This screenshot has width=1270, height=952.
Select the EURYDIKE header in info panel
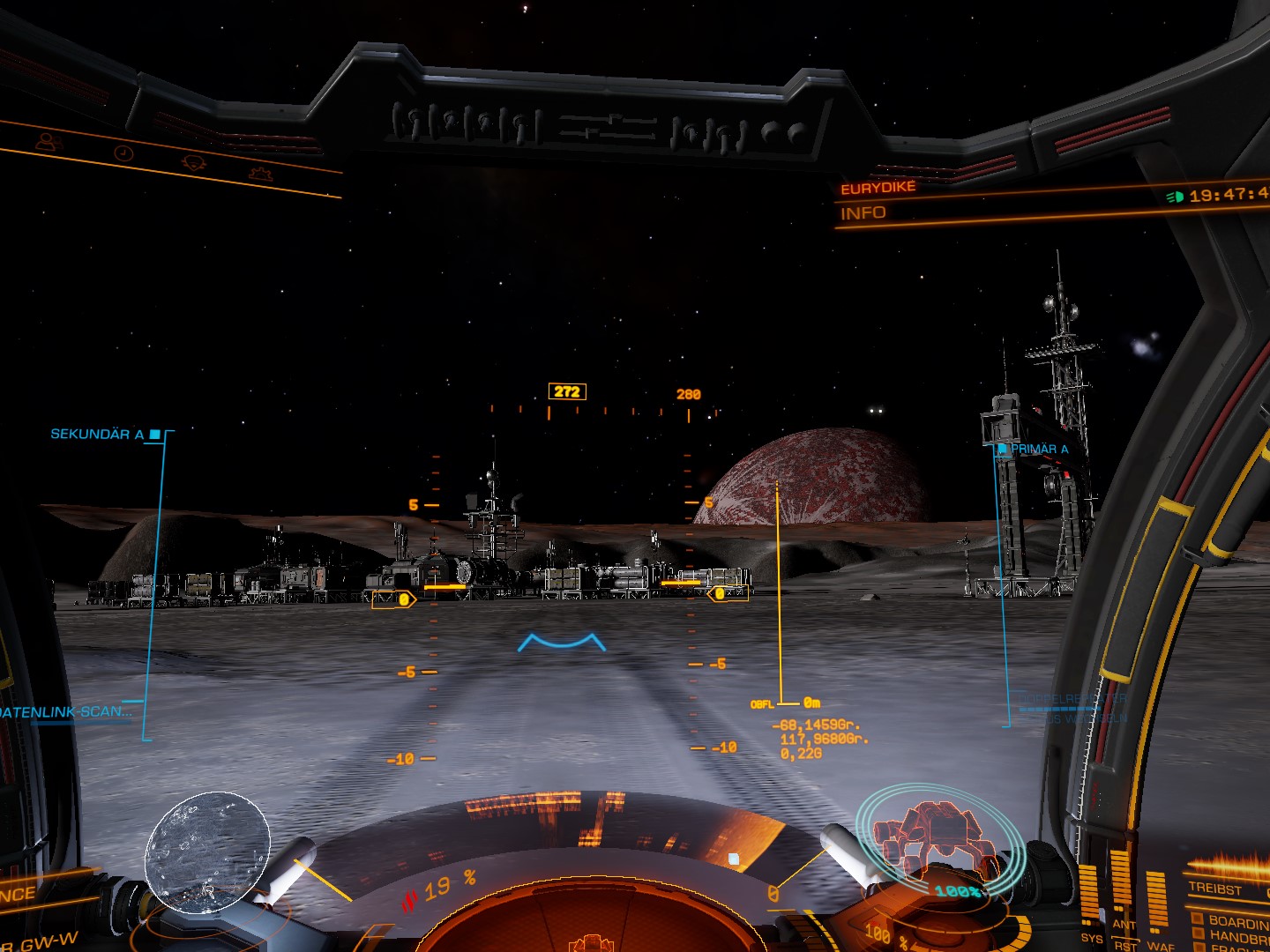(878, 188)
